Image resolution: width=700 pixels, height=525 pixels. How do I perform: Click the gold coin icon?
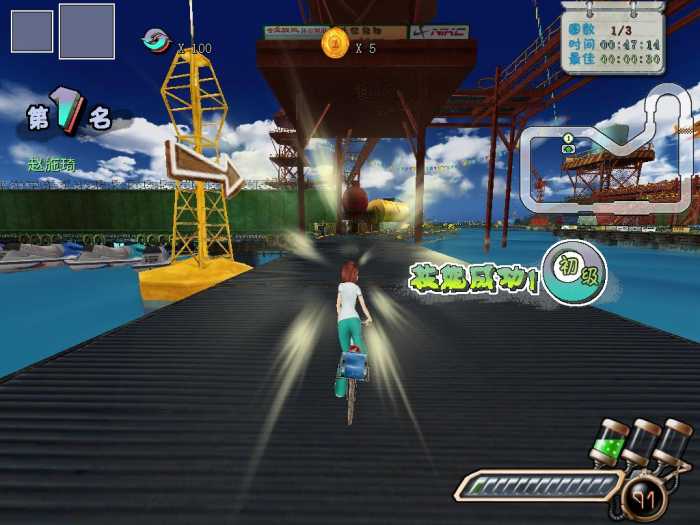334,43
